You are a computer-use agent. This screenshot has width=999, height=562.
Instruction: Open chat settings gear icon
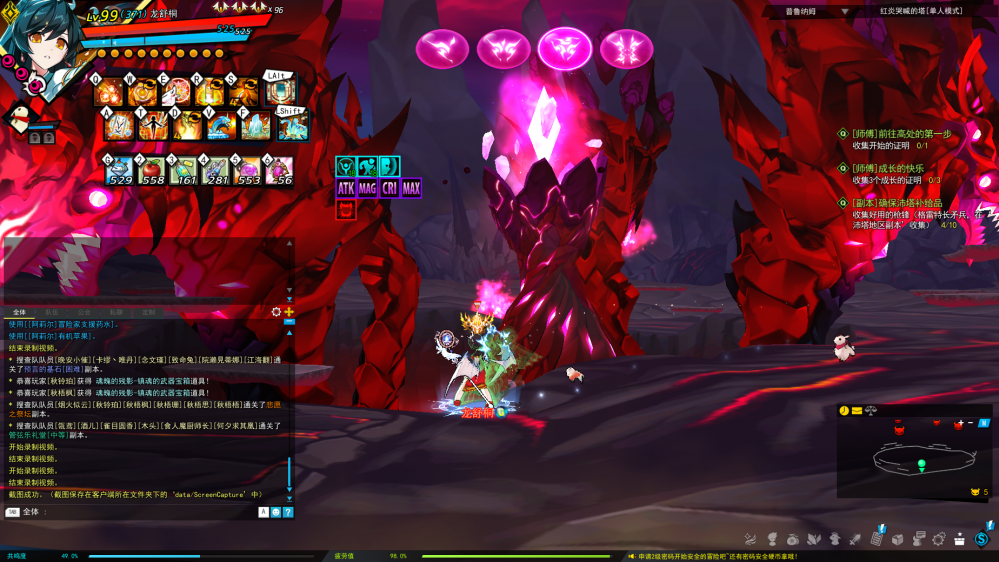click(x=277, y=312)
